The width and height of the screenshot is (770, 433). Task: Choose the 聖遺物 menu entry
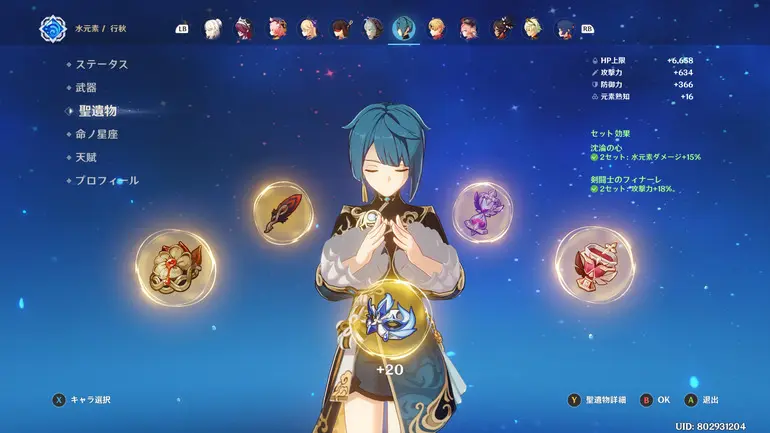97,111
